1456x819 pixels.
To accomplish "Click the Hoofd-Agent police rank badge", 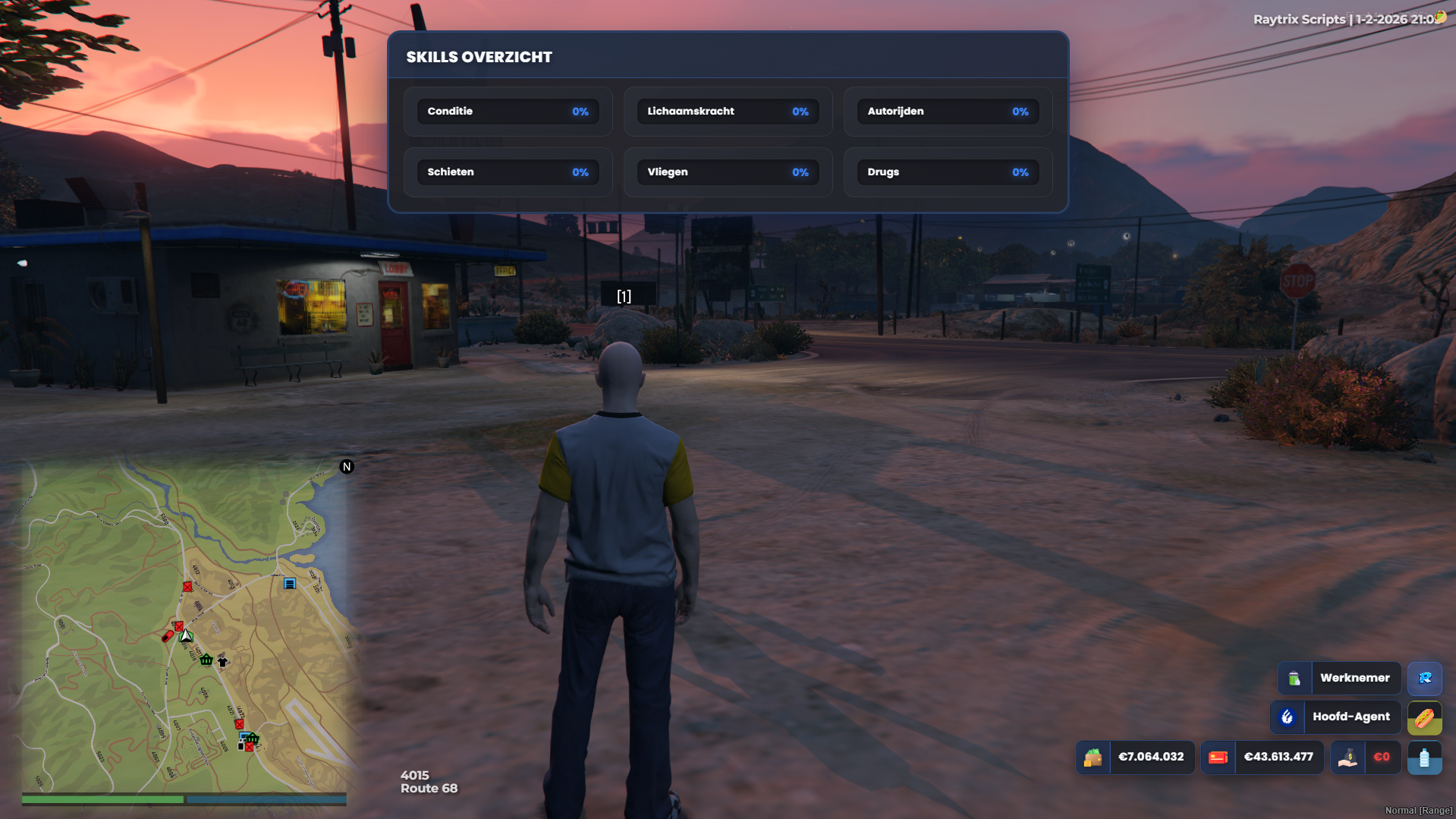I will tap(1335, 717).
